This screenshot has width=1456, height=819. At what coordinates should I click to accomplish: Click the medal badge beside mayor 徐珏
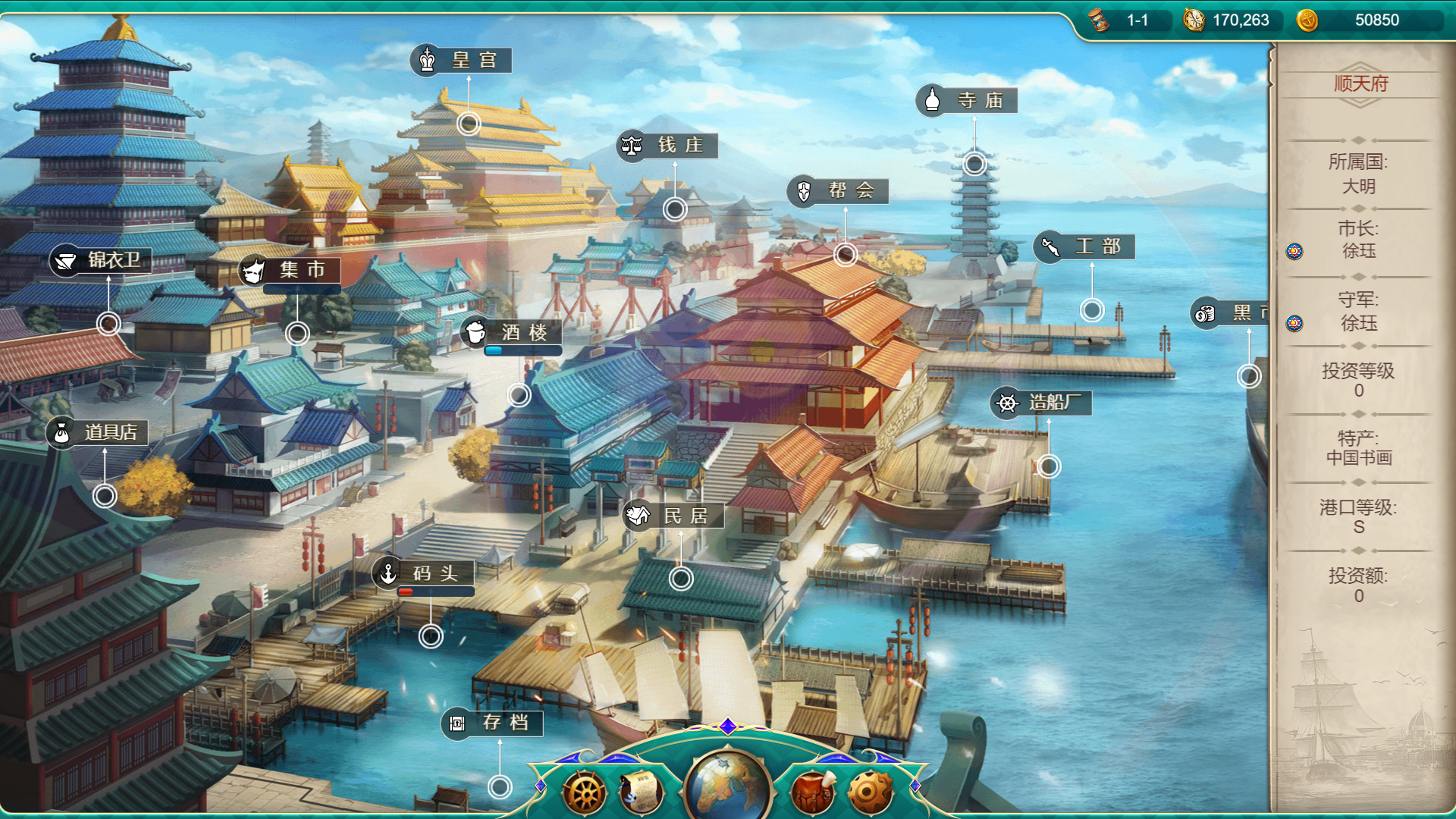coord(1294,251)
